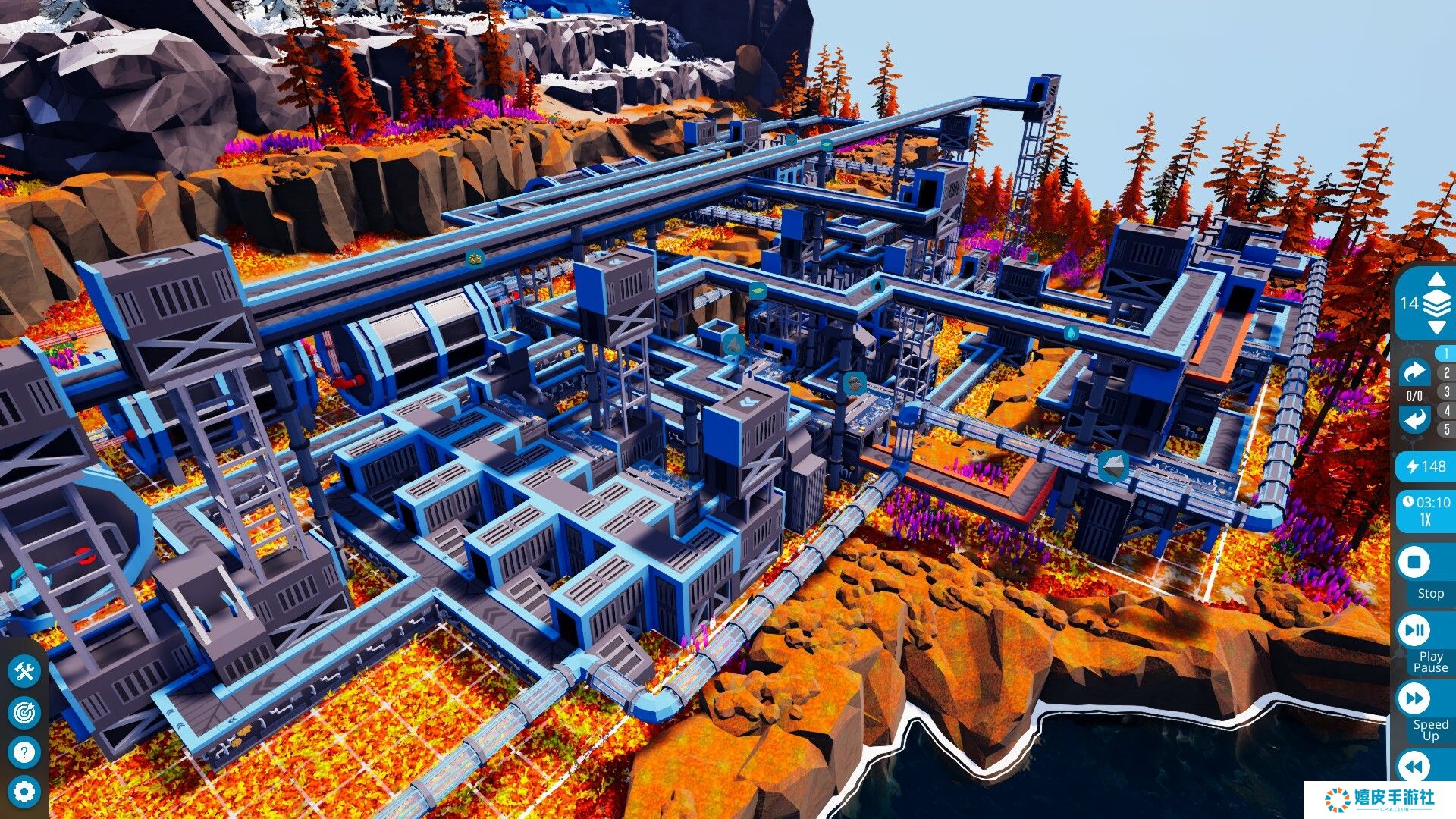
Task: Speed Up the simulation
Action: pos(1414,698)
